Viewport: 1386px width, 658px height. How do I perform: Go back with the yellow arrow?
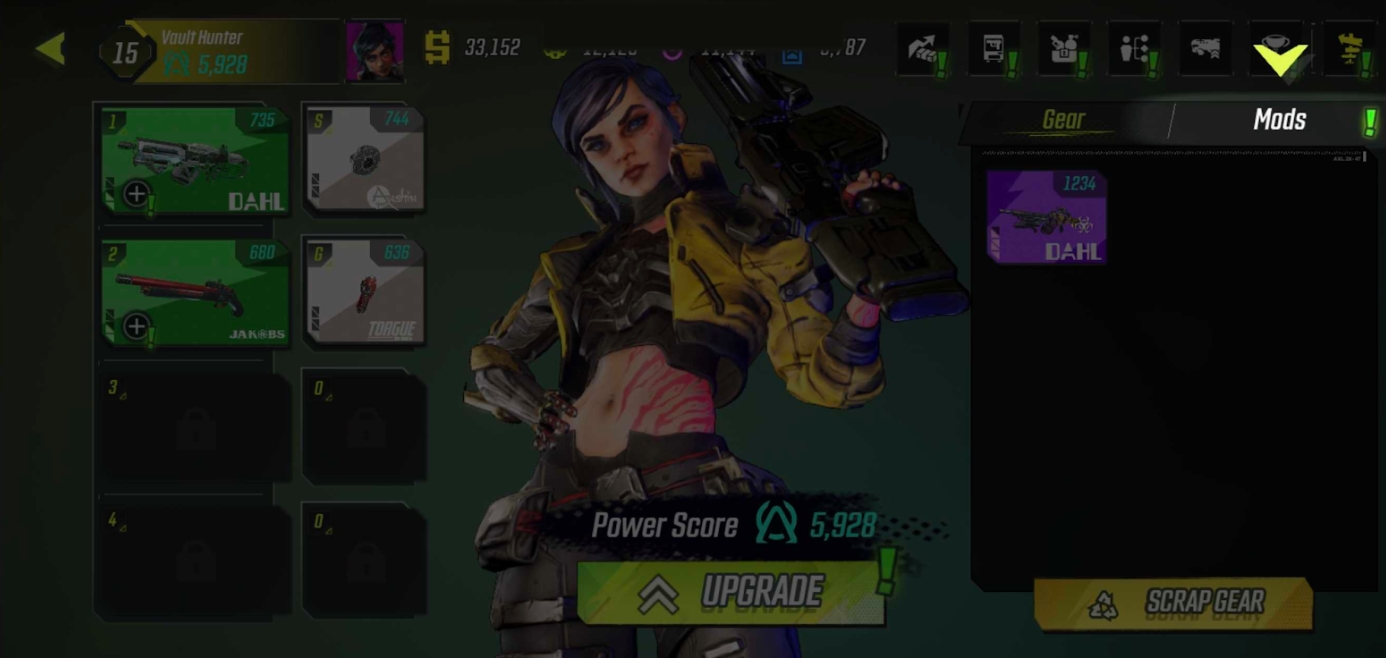pyautogui.click(x=50, y=49)
